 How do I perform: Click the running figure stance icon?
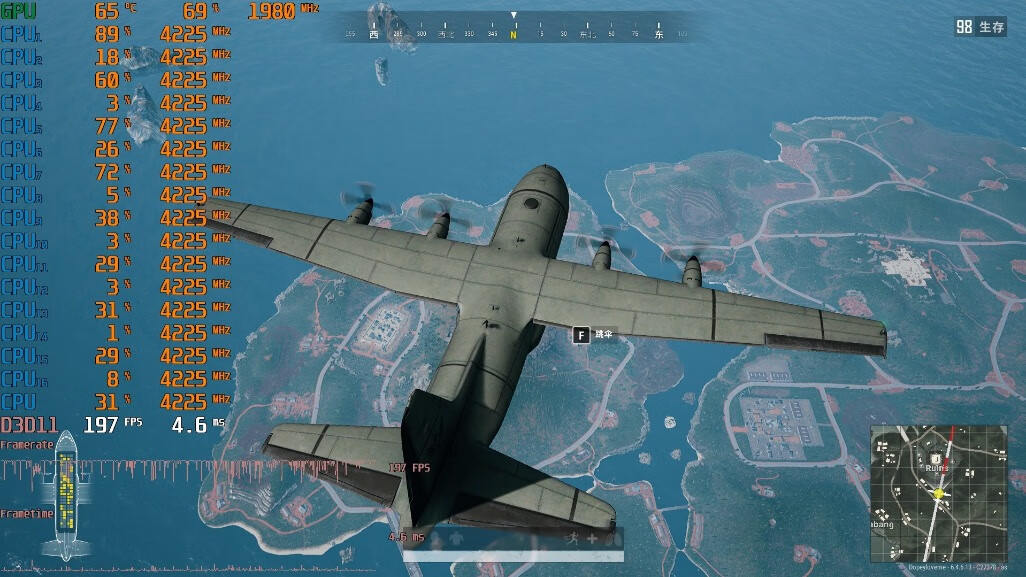573,538
